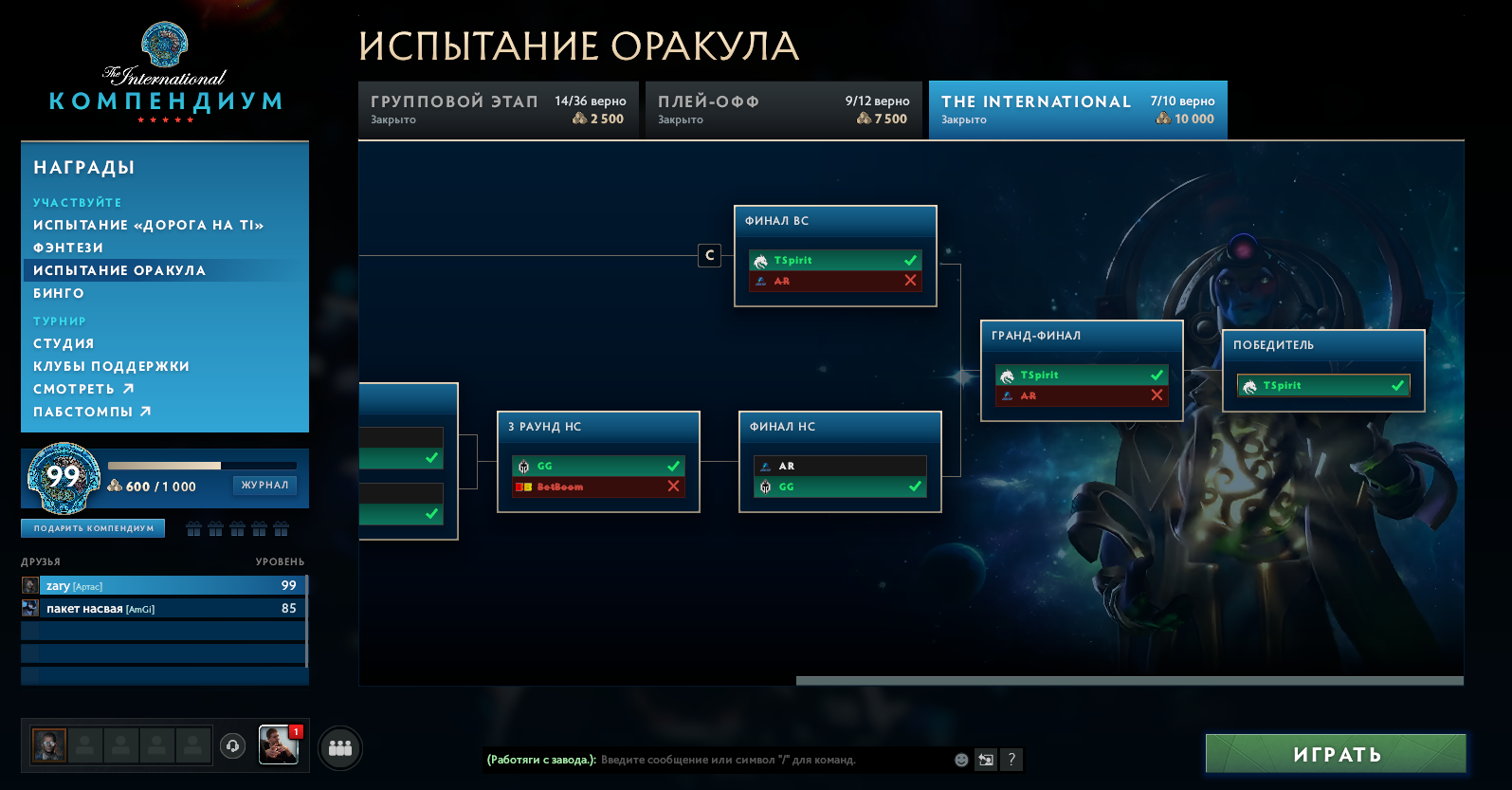Screen dimensions: 1512x790
Task: Select the TSpirit logo in ПОБЕДИТЕЛЬ box
Action: tap(1250, 385)
